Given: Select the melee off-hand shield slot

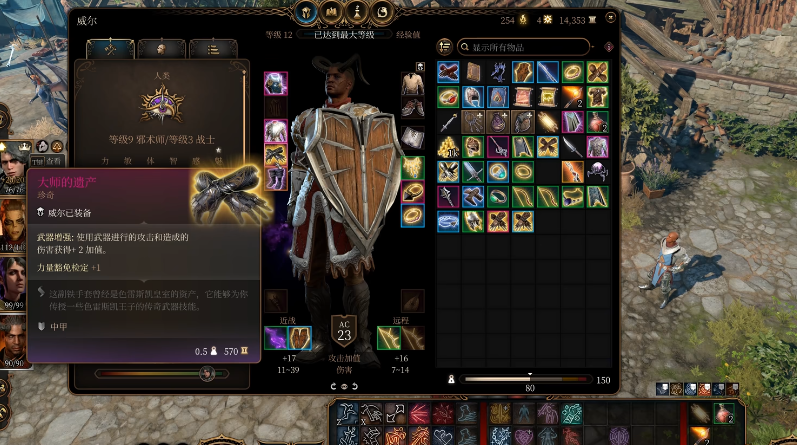Looking at the screenshot, I should [299, 338].
